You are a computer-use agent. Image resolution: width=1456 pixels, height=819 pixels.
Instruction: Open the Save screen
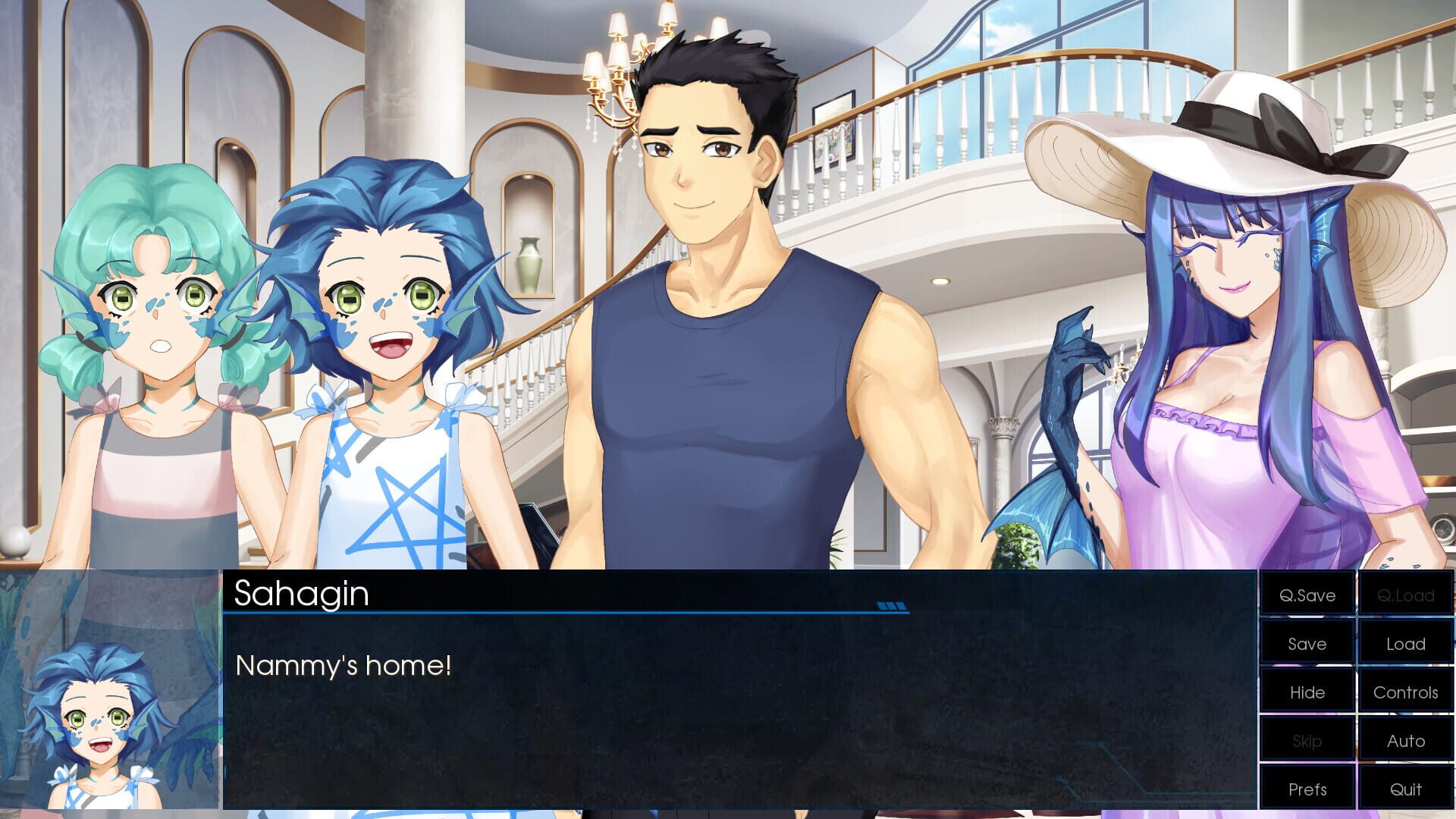click(1308, 644)
